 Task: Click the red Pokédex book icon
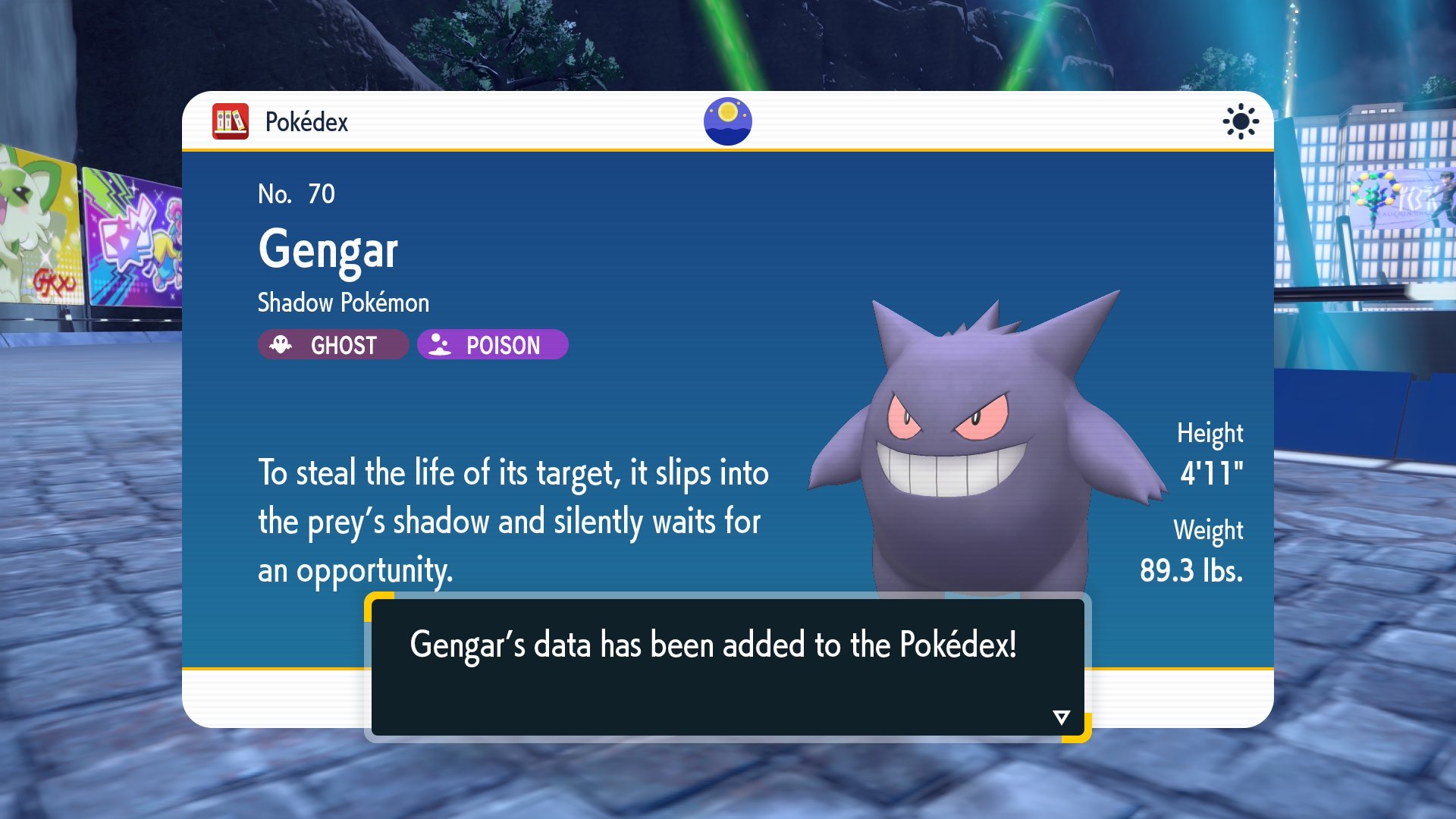click(231, 121)
